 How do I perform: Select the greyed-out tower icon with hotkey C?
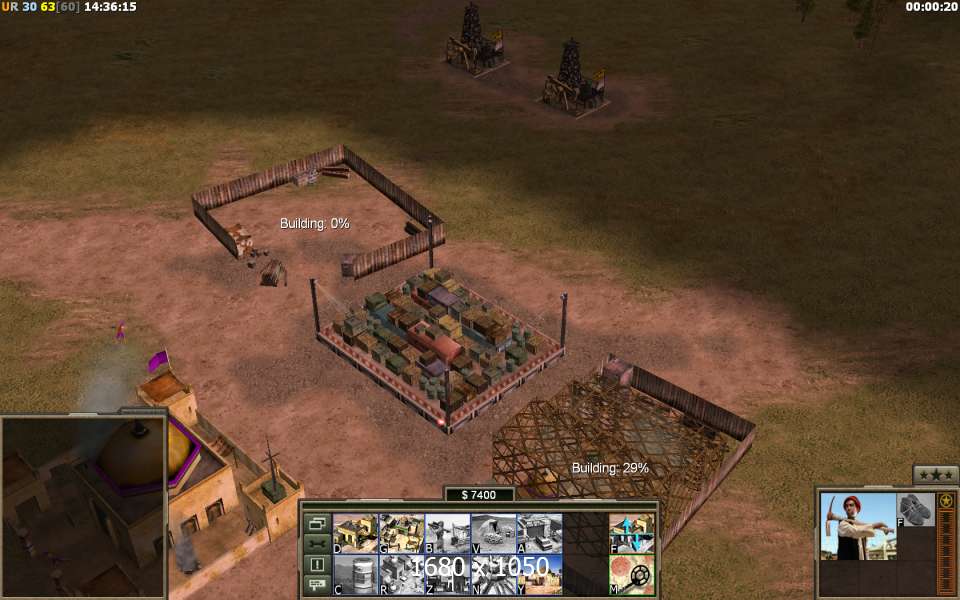click(x=355, y=575)
